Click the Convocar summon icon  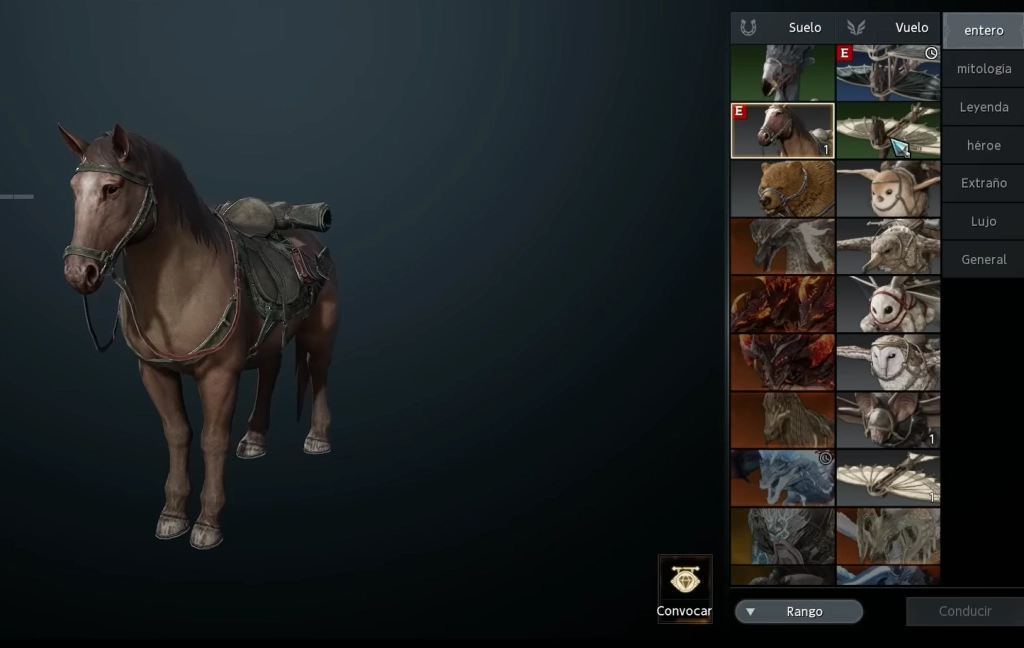(685, 581)
